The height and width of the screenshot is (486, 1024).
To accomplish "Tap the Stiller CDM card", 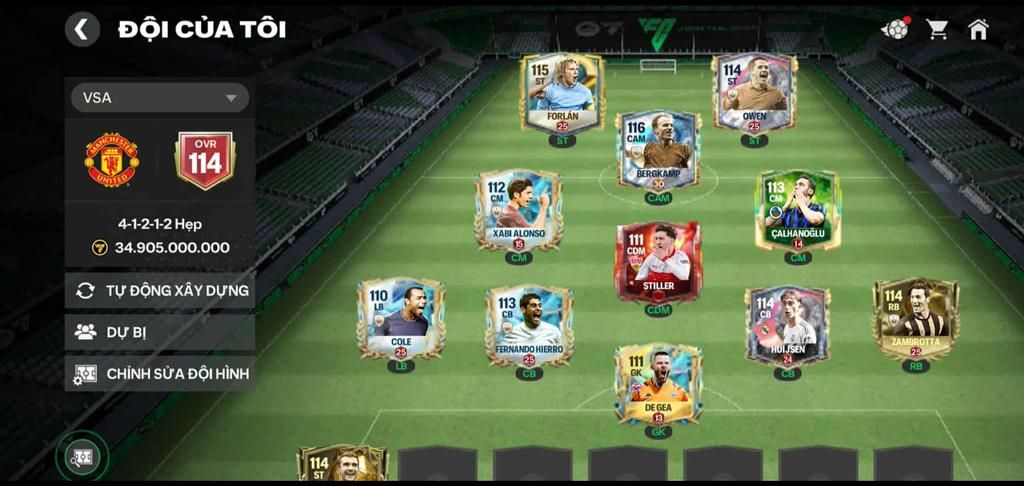I will (x=658, y=262).
